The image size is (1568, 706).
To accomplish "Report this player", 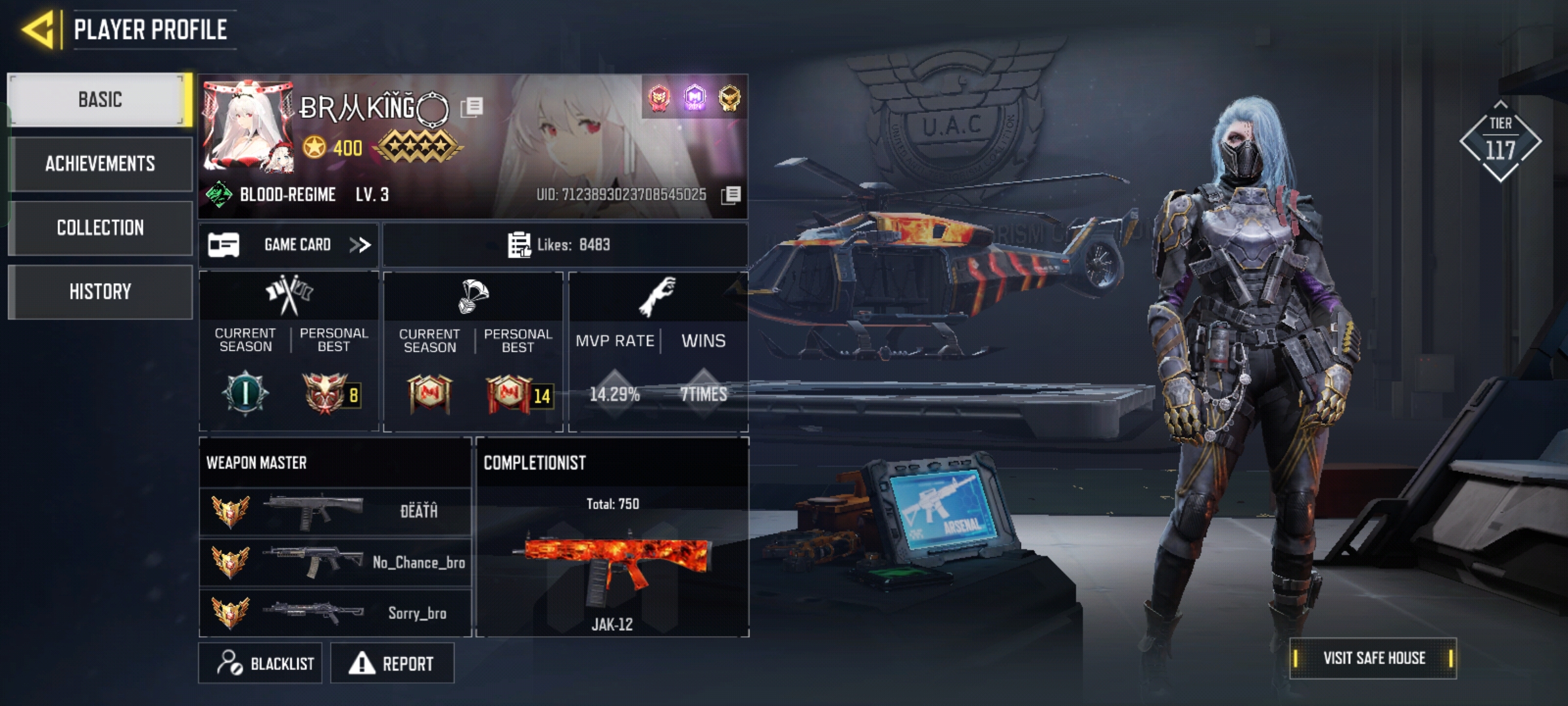I will coord(392,664).
